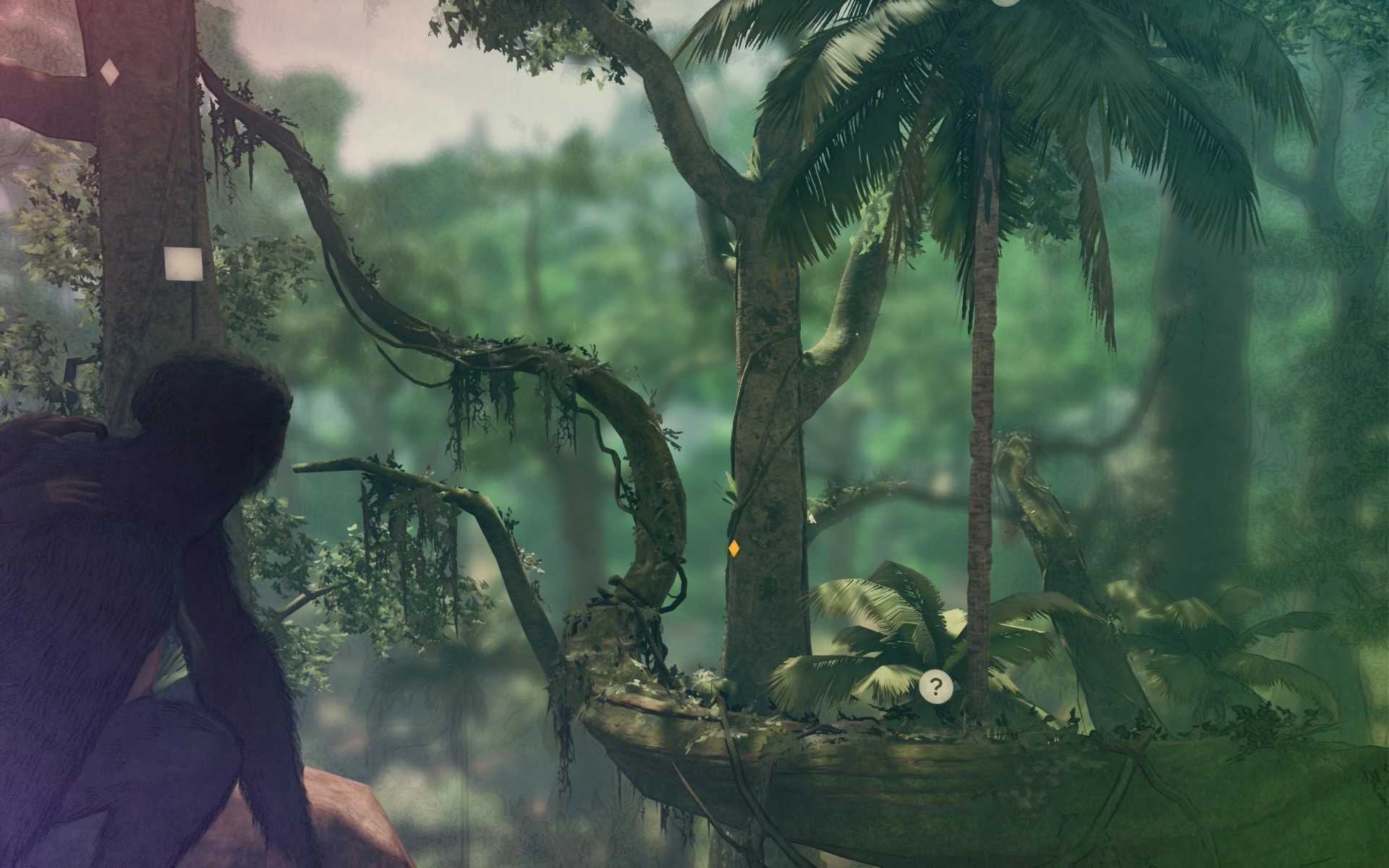Select the white square marker on the trunk
The width and height of the screenshot is (1389, 868).
click(183, 265)
